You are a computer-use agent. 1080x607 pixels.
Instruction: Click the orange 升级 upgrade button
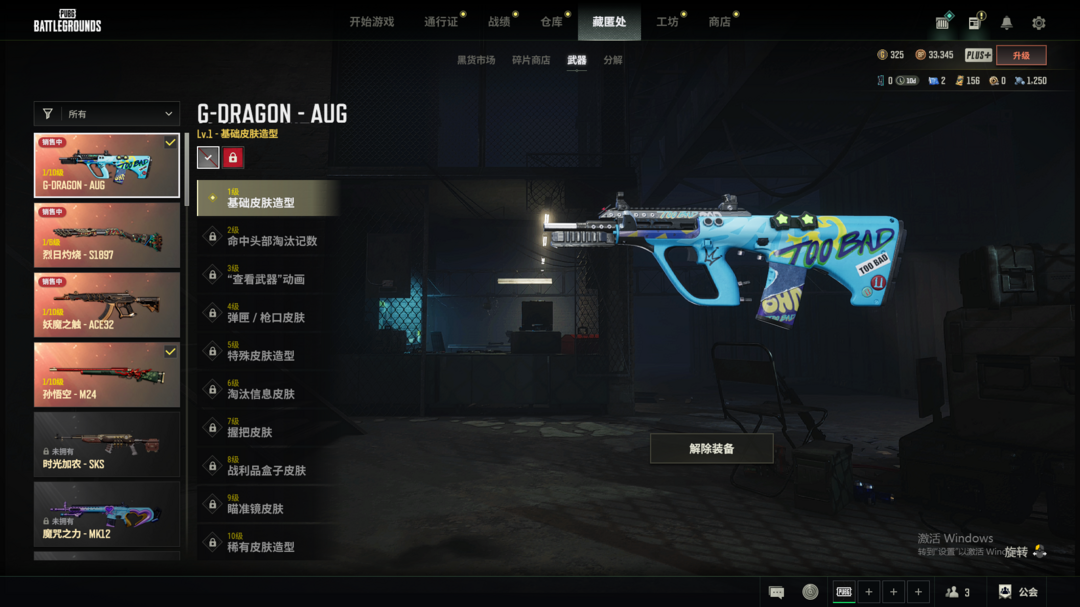pyautogui.click(x=1021, y=55)
